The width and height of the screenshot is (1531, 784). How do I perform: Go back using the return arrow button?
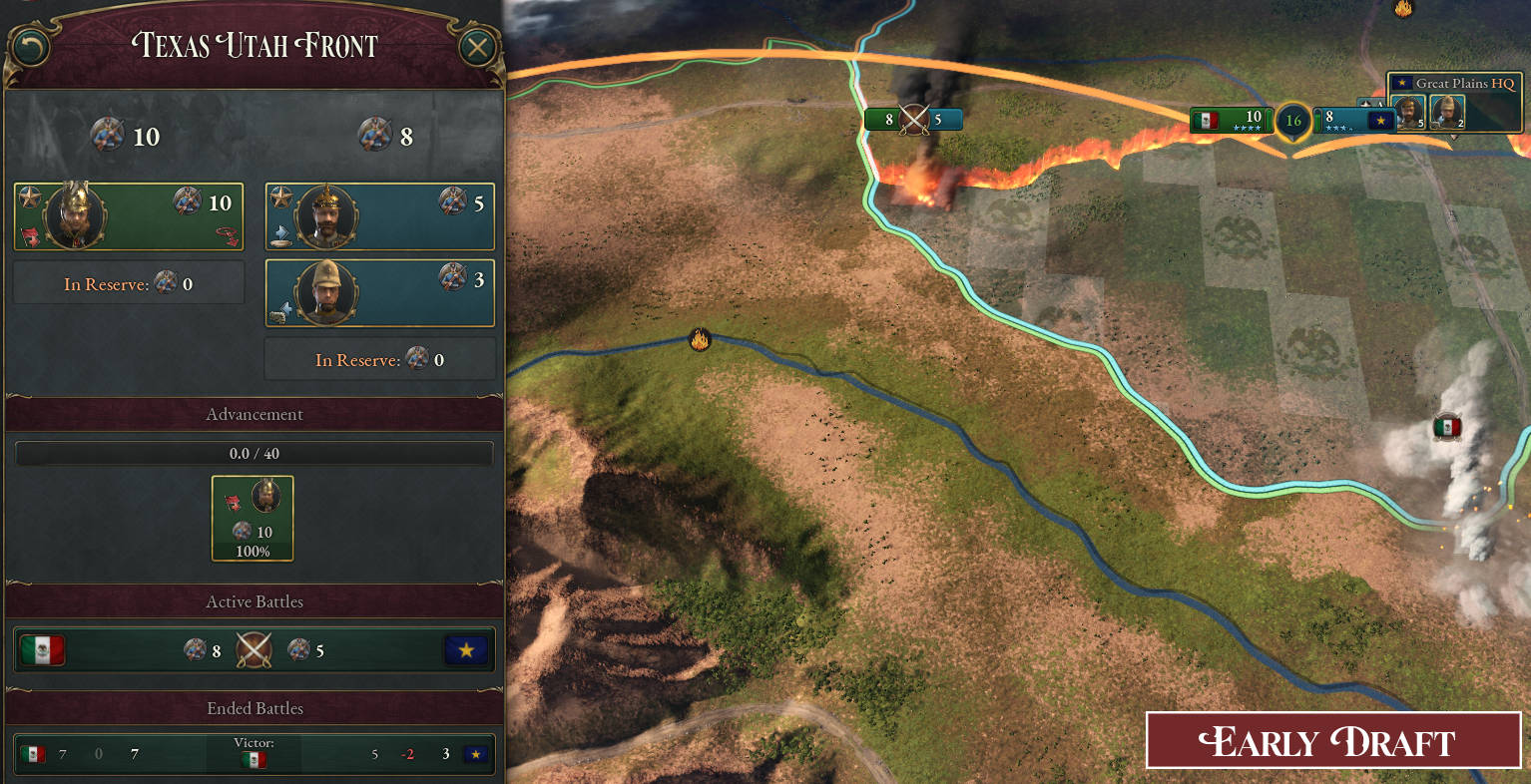point(31,47)
